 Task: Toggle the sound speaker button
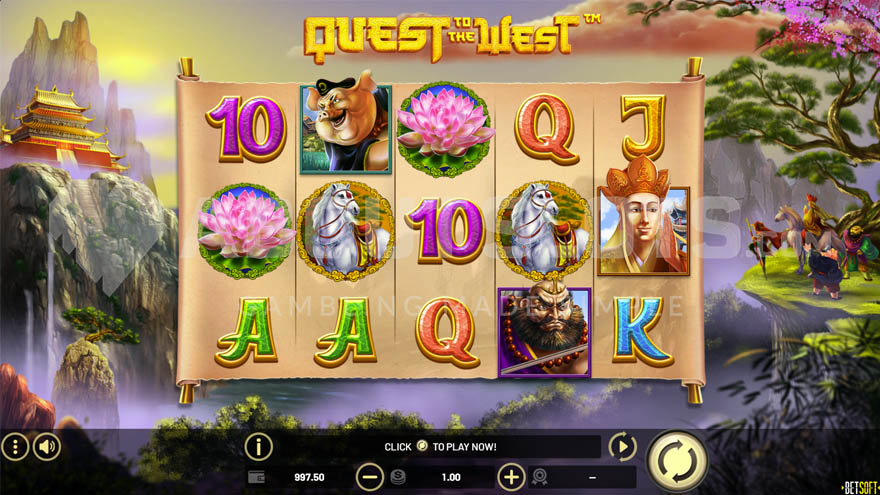pos(47,446)
